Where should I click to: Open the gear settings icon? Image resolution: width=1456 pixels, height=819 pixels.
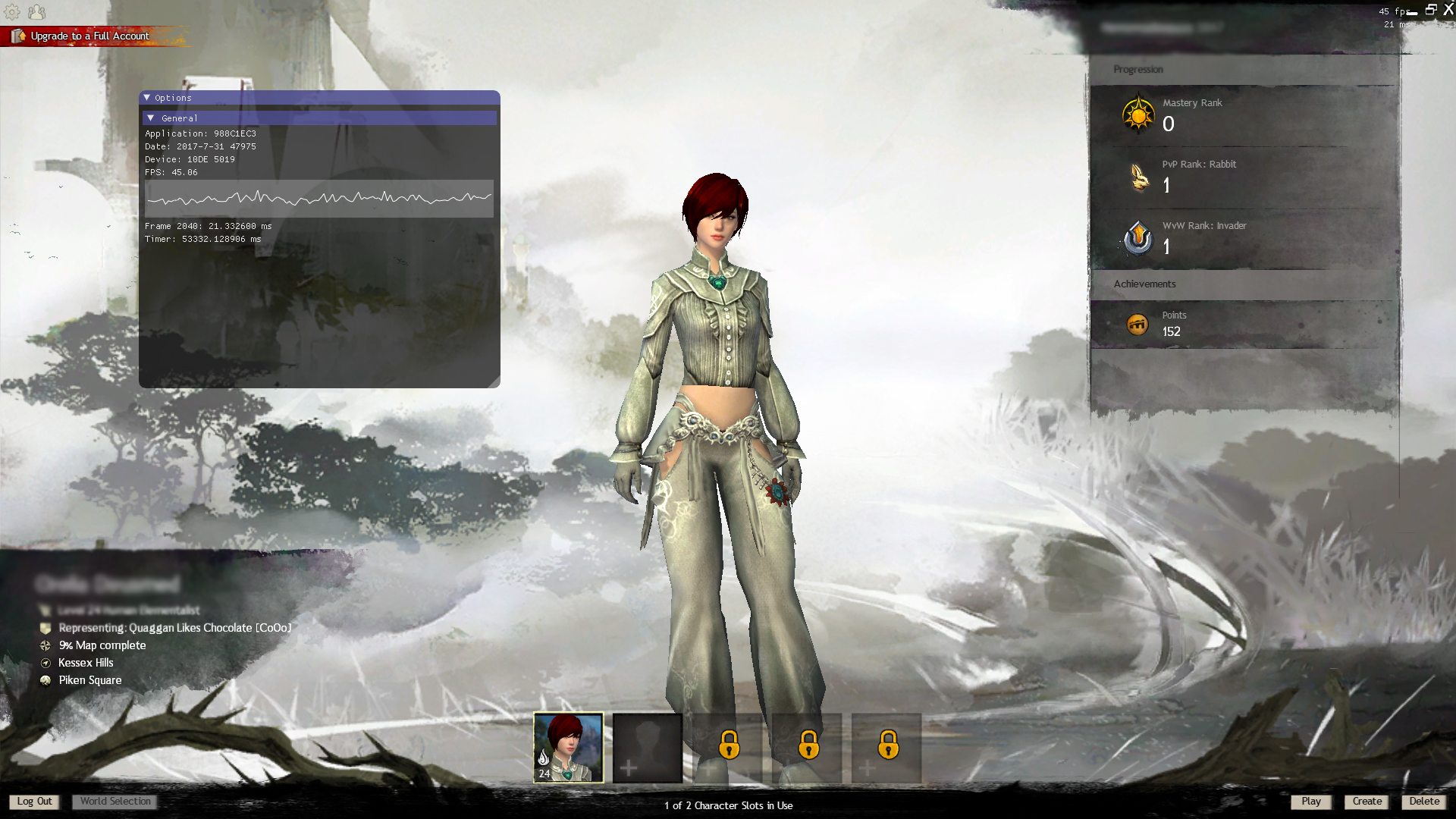click(x=12, y=12)
